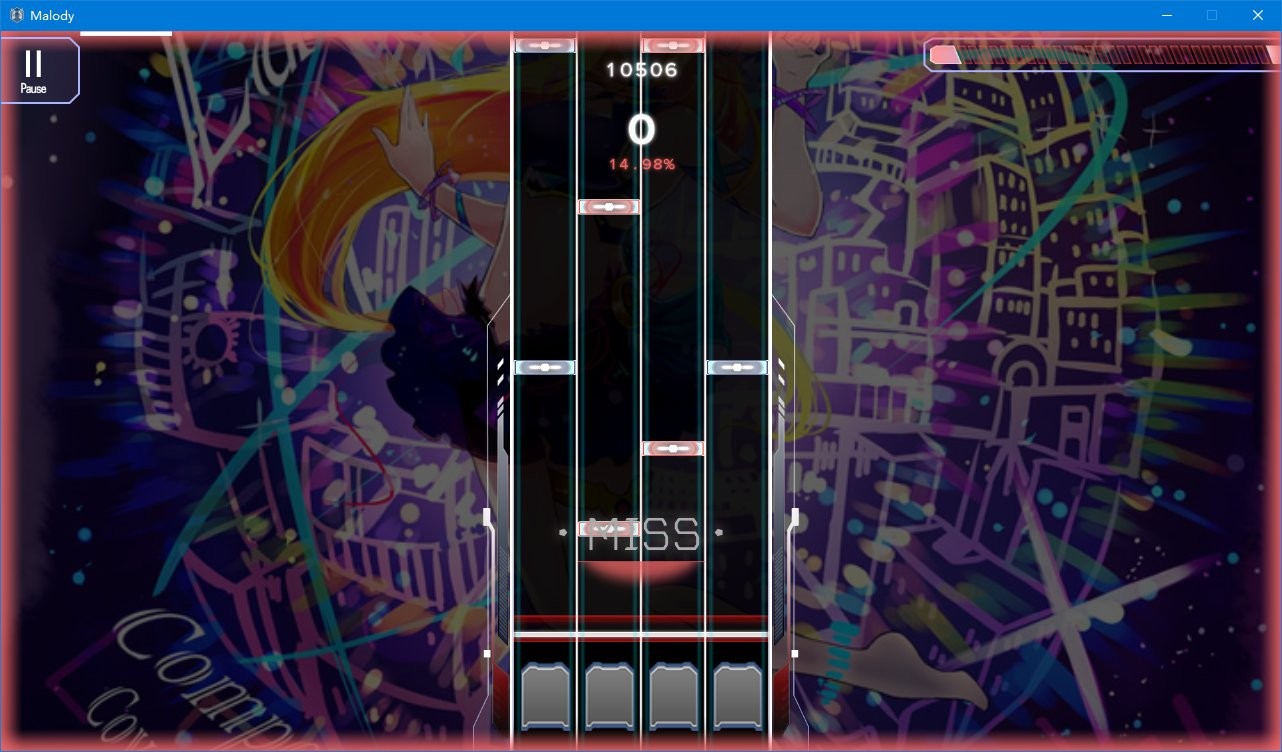This screenshot has height=752, width=1282.
Task: Click the red note falling in the second lane
Action: 608,207
